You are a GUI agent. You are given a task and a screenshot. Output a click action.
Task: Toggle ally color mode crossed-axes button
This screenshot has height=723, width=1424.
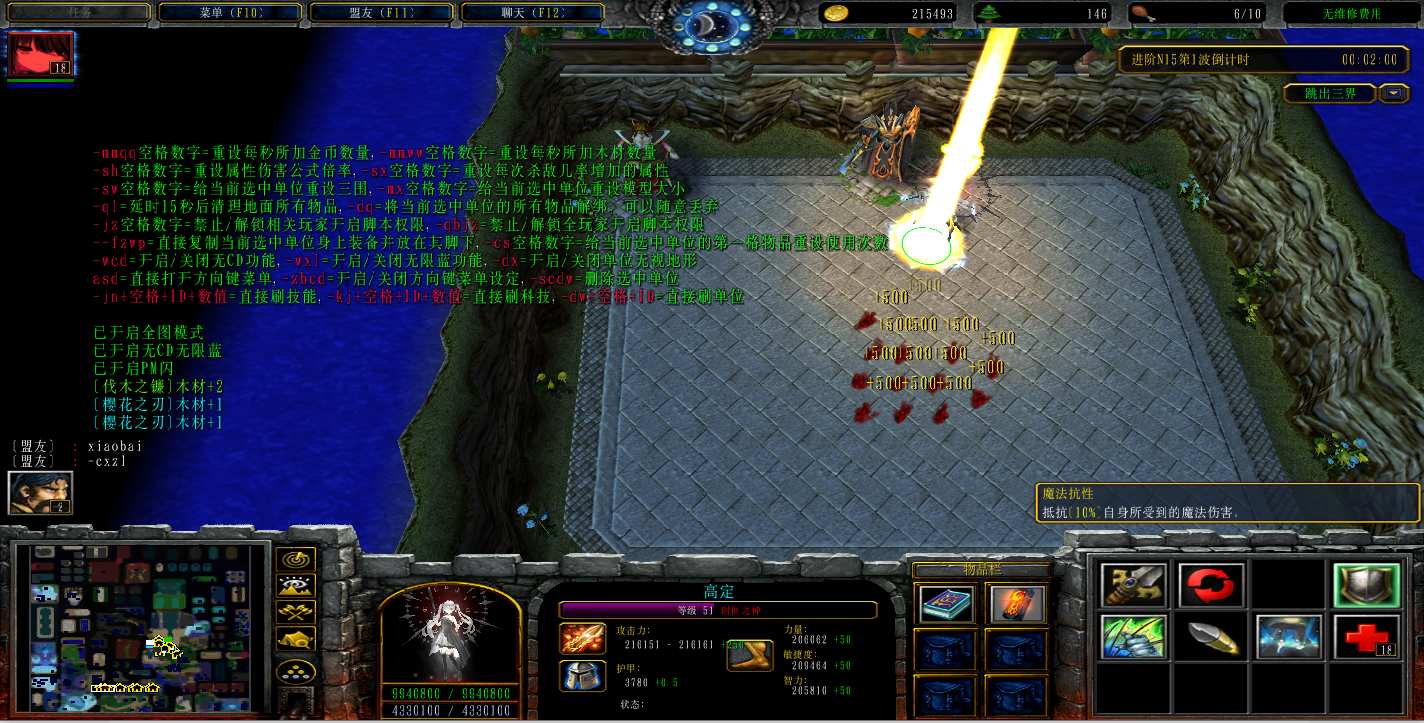pos(296,613)
